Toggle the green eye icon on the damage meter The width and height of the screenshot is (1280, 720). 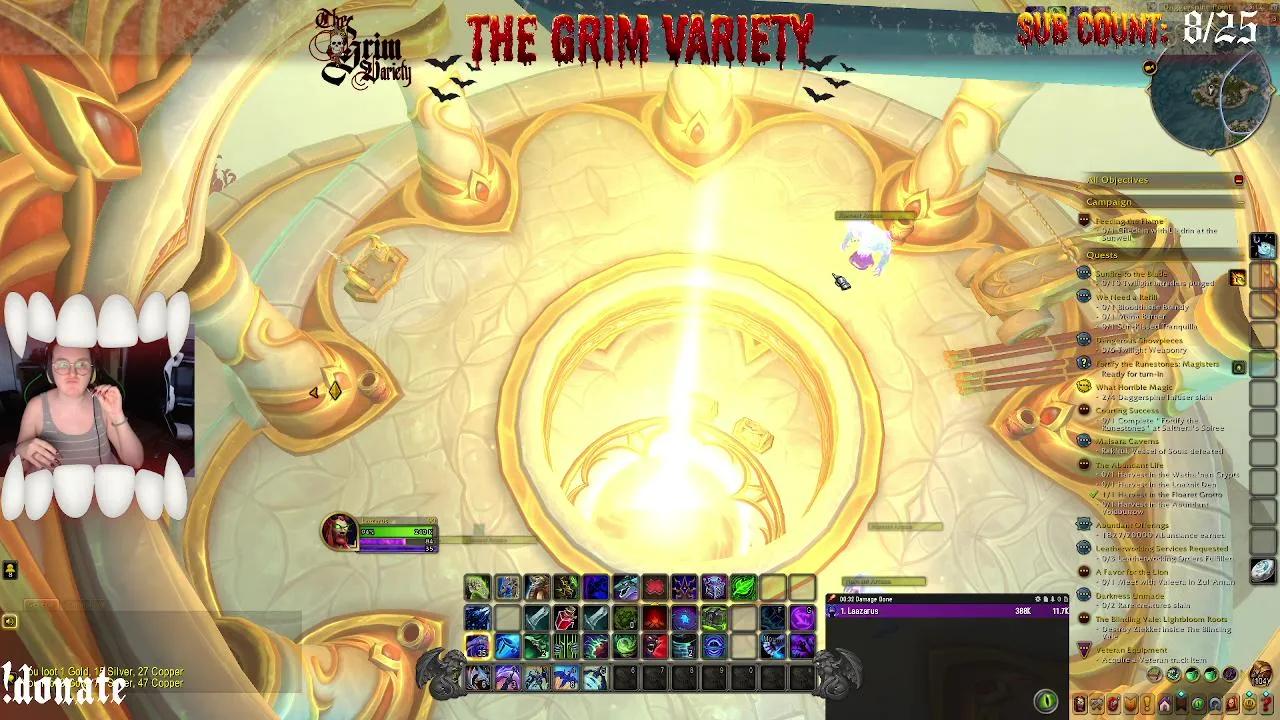[1047, 699]
